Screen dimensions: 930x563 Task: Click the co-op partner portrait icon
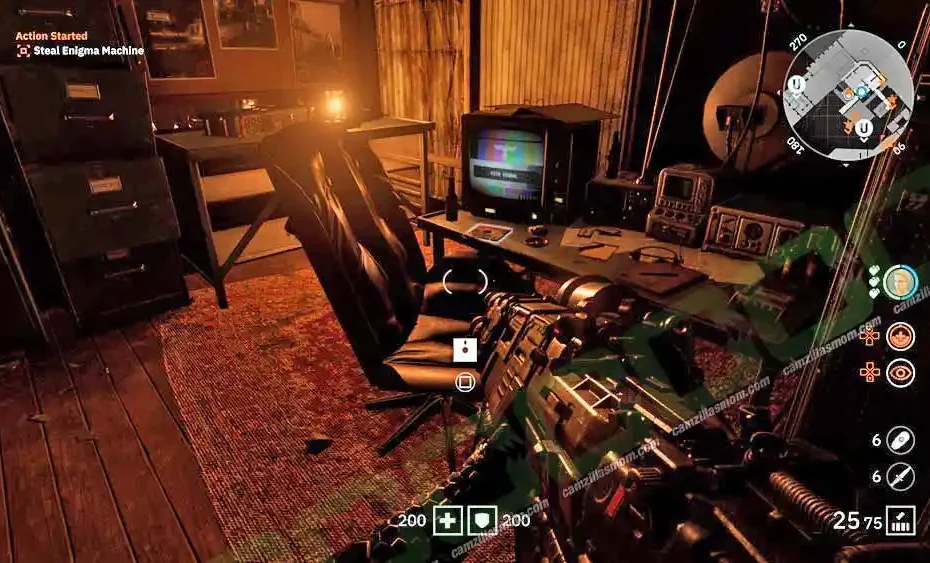tap(900, 281)
